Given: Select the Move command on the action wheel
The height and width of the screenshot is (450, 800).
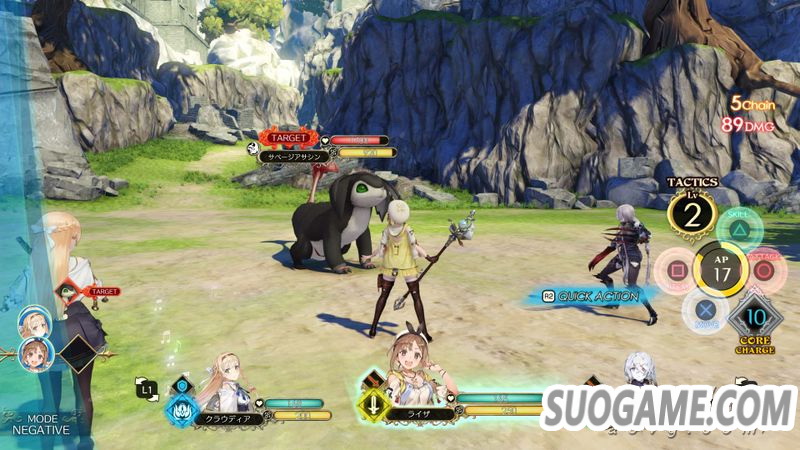Looking at the screenshot, I should [705, 309].
